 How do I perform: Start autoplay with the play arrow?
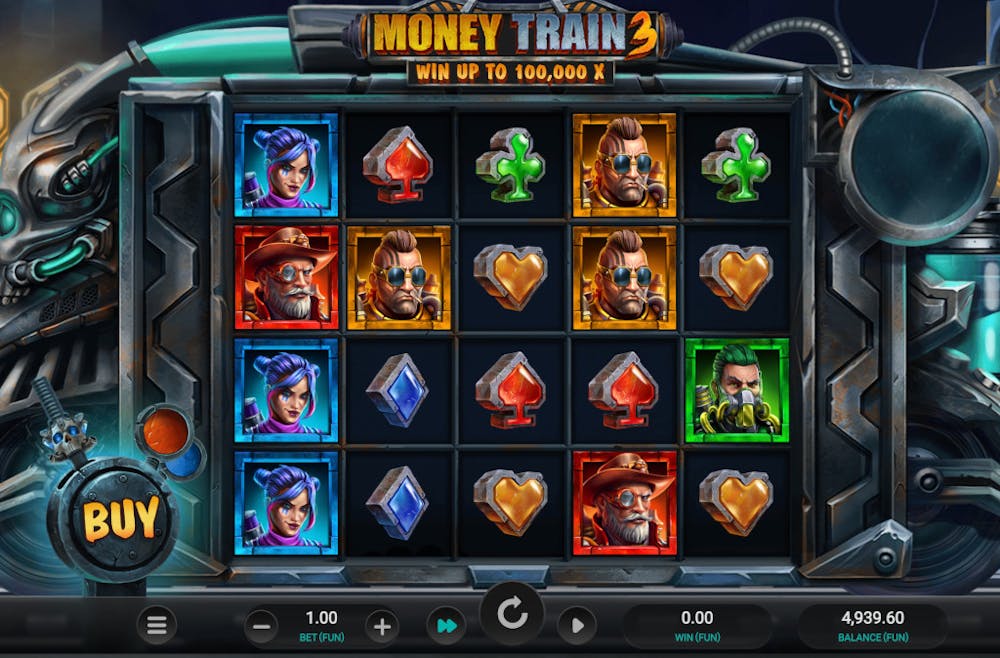(x=576, y=627)
